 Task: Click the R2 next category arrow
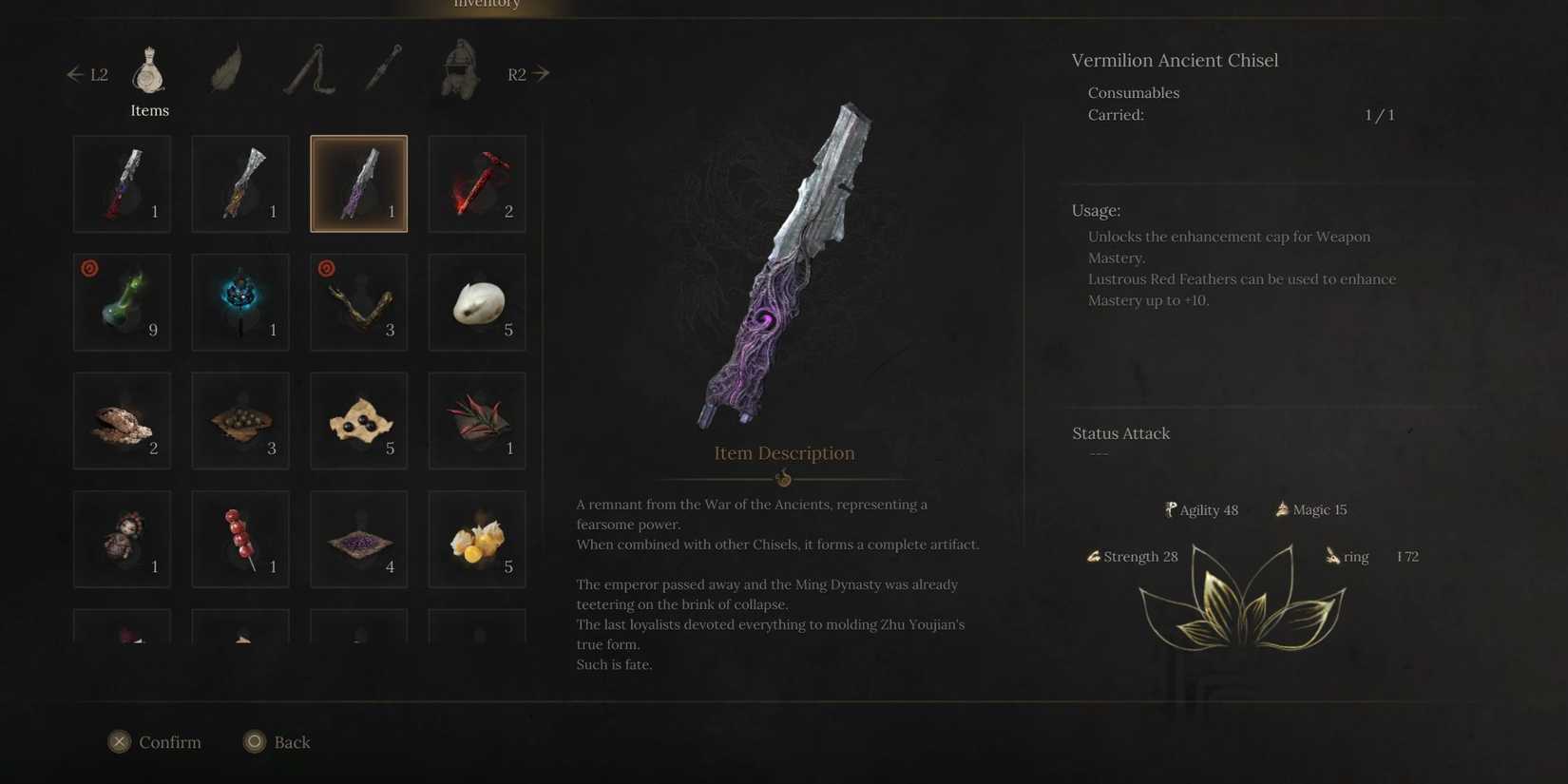coord(538,73)
